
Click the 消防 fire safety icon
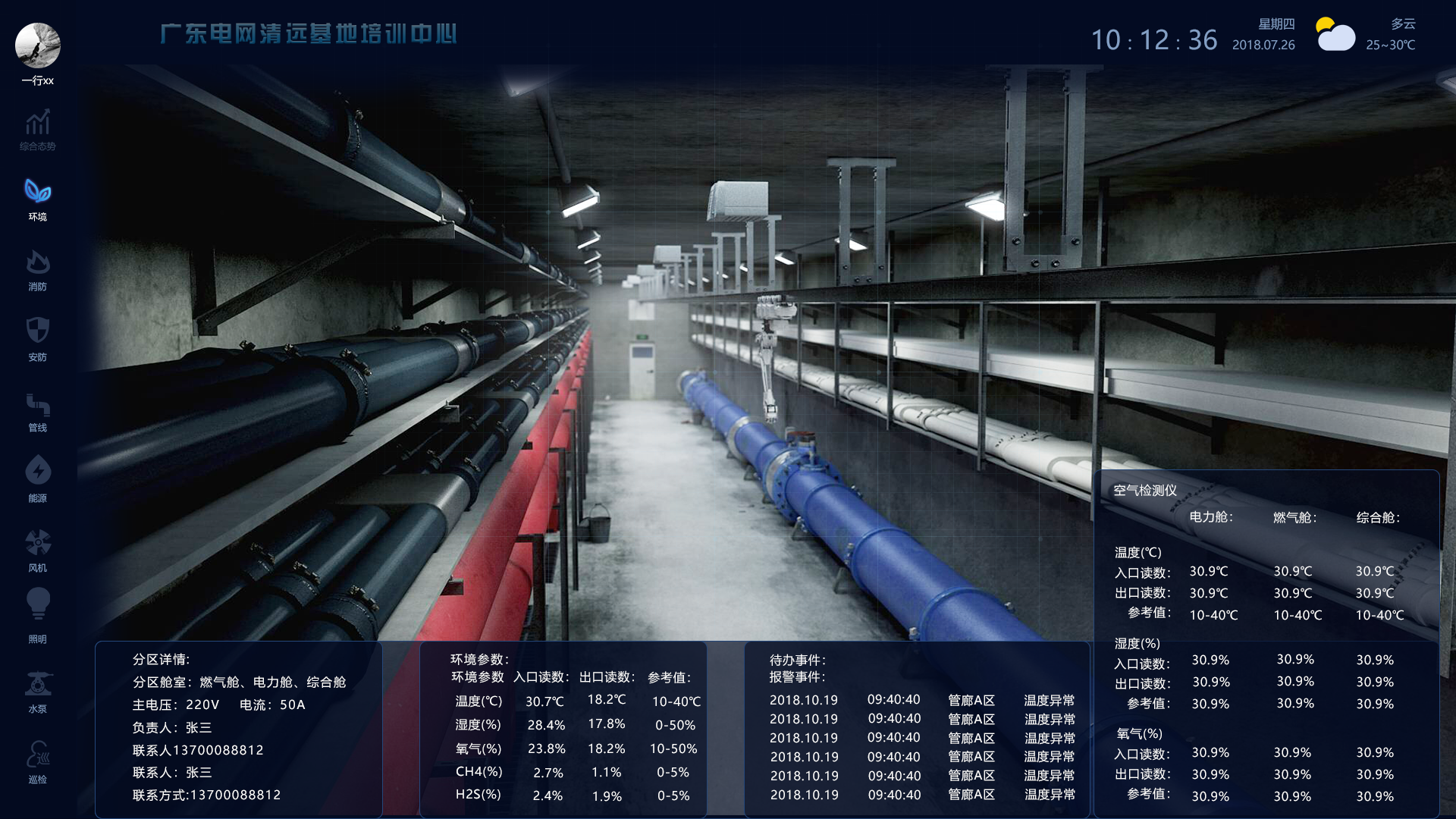coord(37,268)
